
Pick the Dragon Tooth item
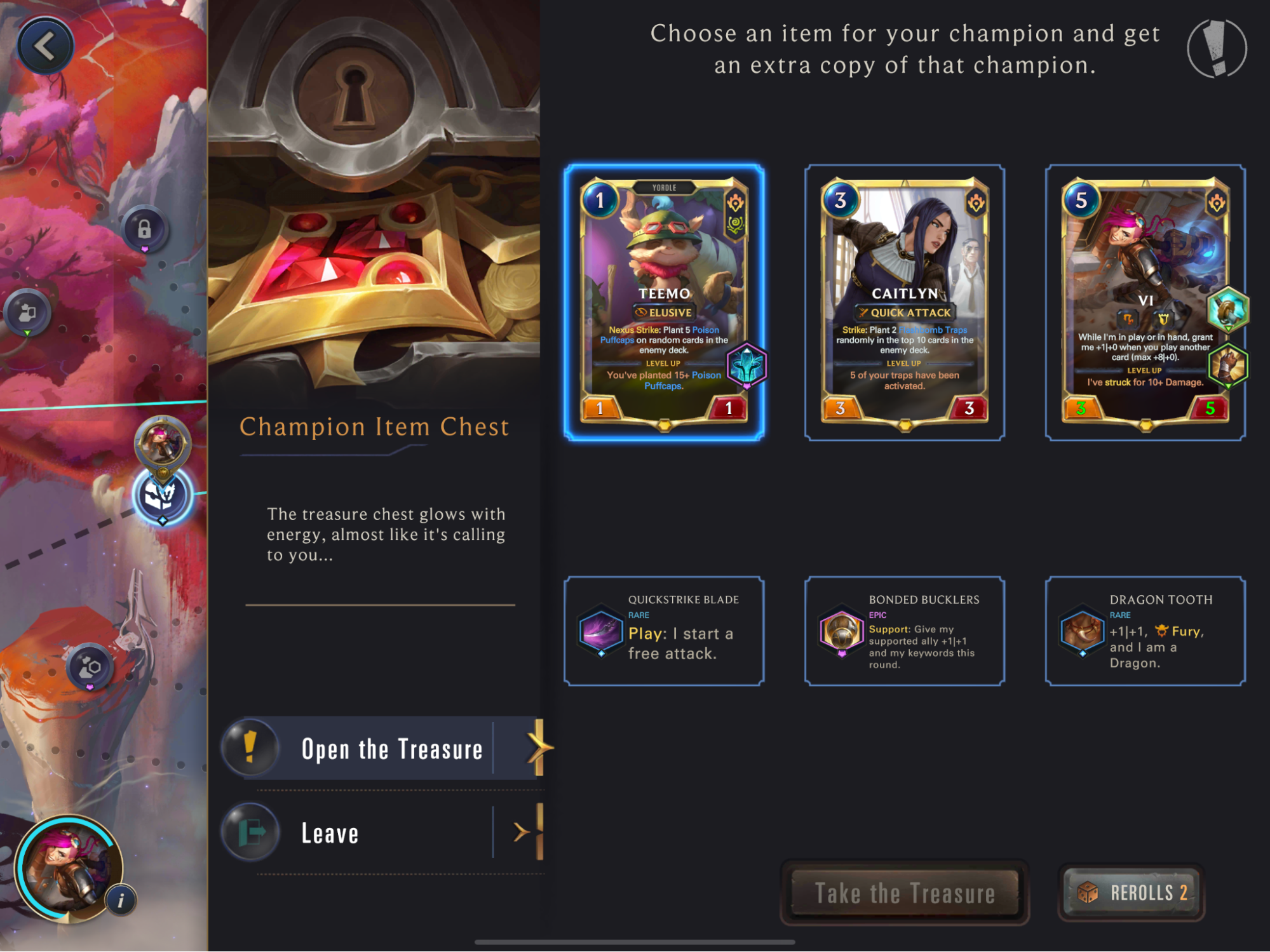(1145, 631)
